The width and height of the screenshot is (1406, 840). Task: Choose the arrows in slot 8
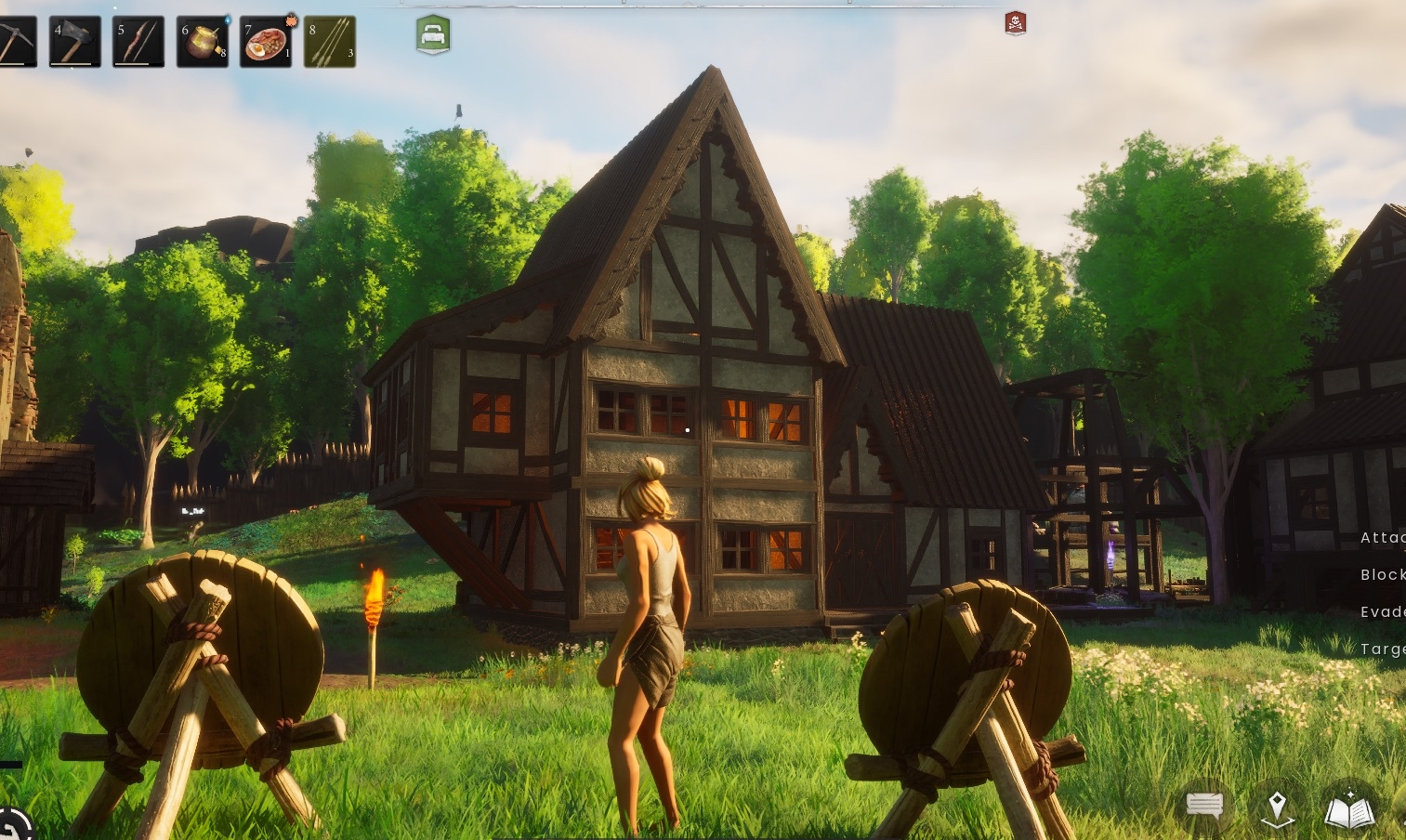point(330,42)
